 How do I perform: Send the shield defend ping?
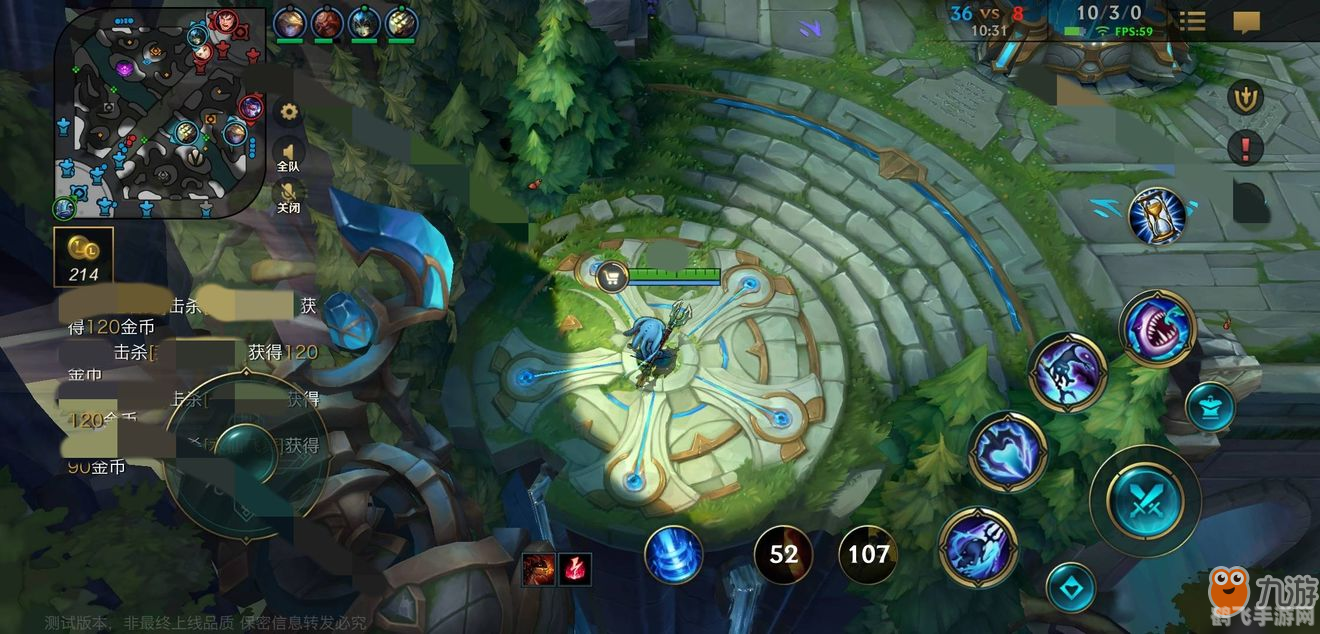point(1245,97)
